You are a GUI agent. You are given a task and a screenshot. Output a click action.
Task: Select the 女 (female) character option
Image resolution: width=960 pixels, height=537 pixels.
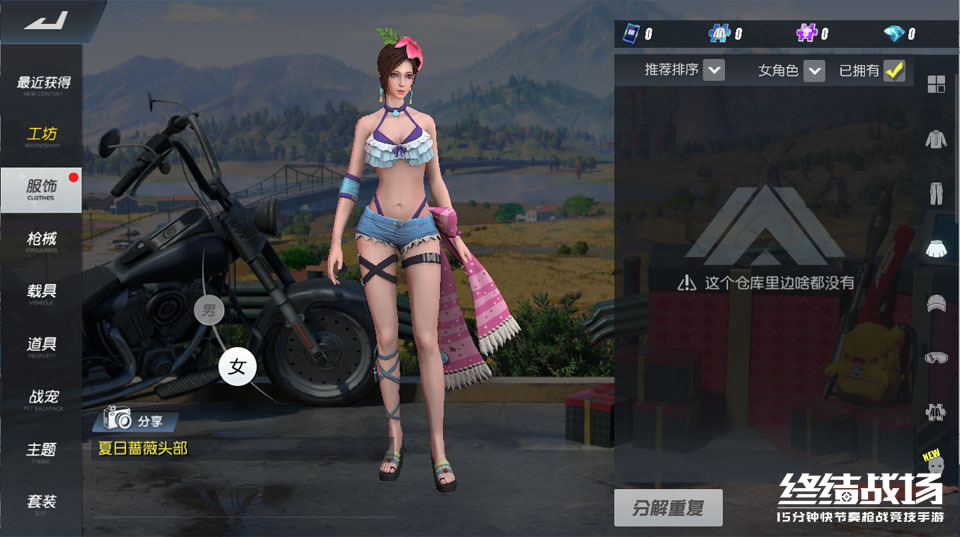pos(237,367)
